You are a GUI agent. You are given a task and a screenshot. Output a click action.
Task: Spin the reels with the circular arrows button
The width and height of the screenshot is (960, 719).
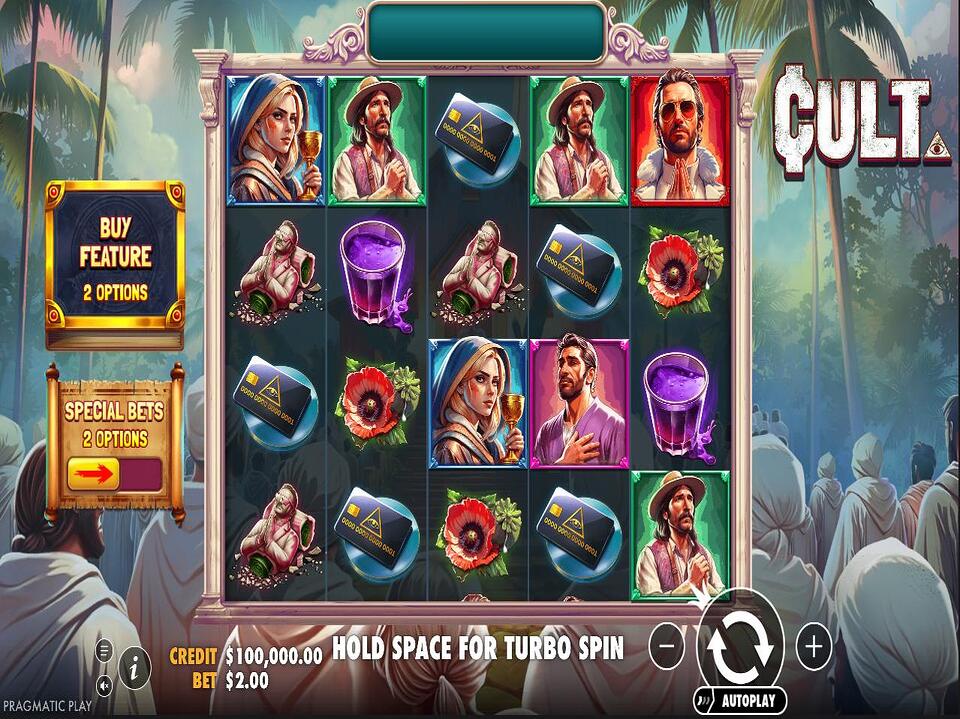point(740,648)
